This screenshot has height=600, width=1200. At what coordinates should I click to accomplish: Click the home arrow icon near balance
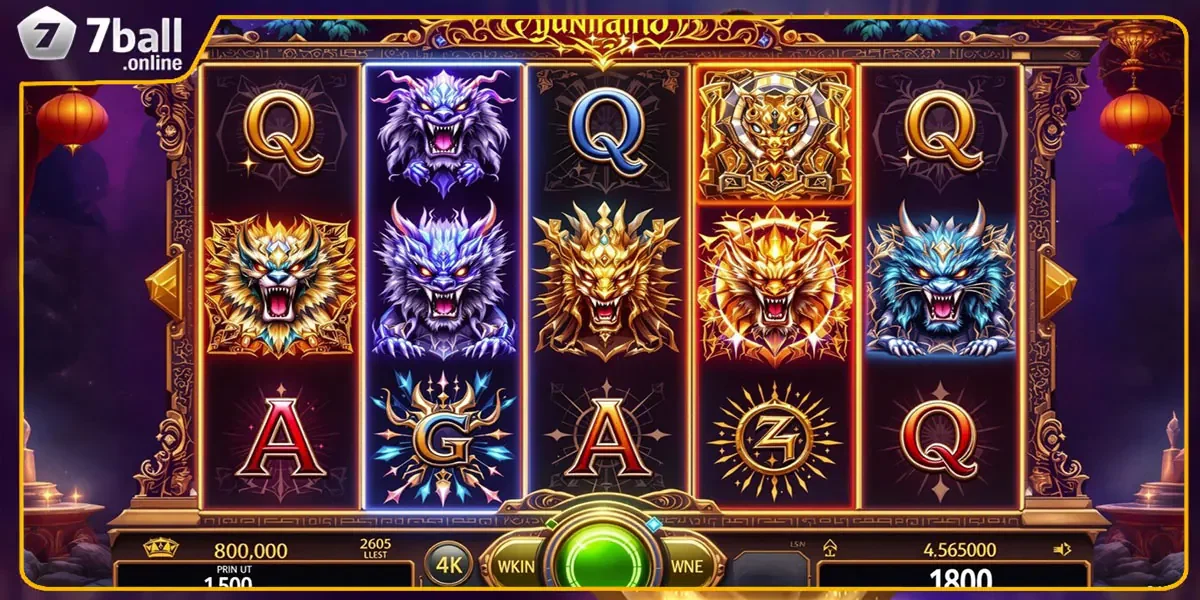point(829,547)
